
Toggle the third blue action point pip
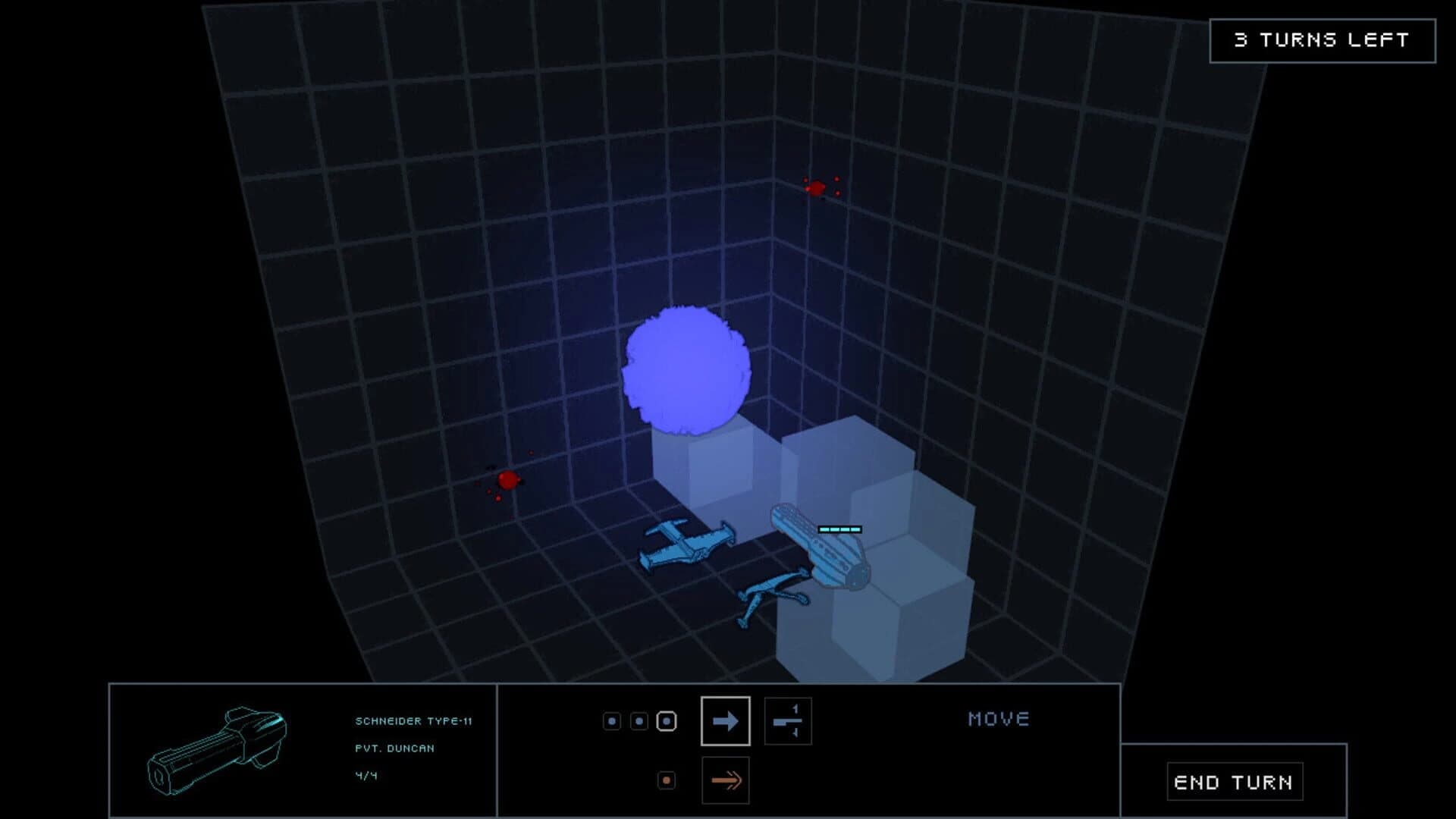click(x=667, y=720)
